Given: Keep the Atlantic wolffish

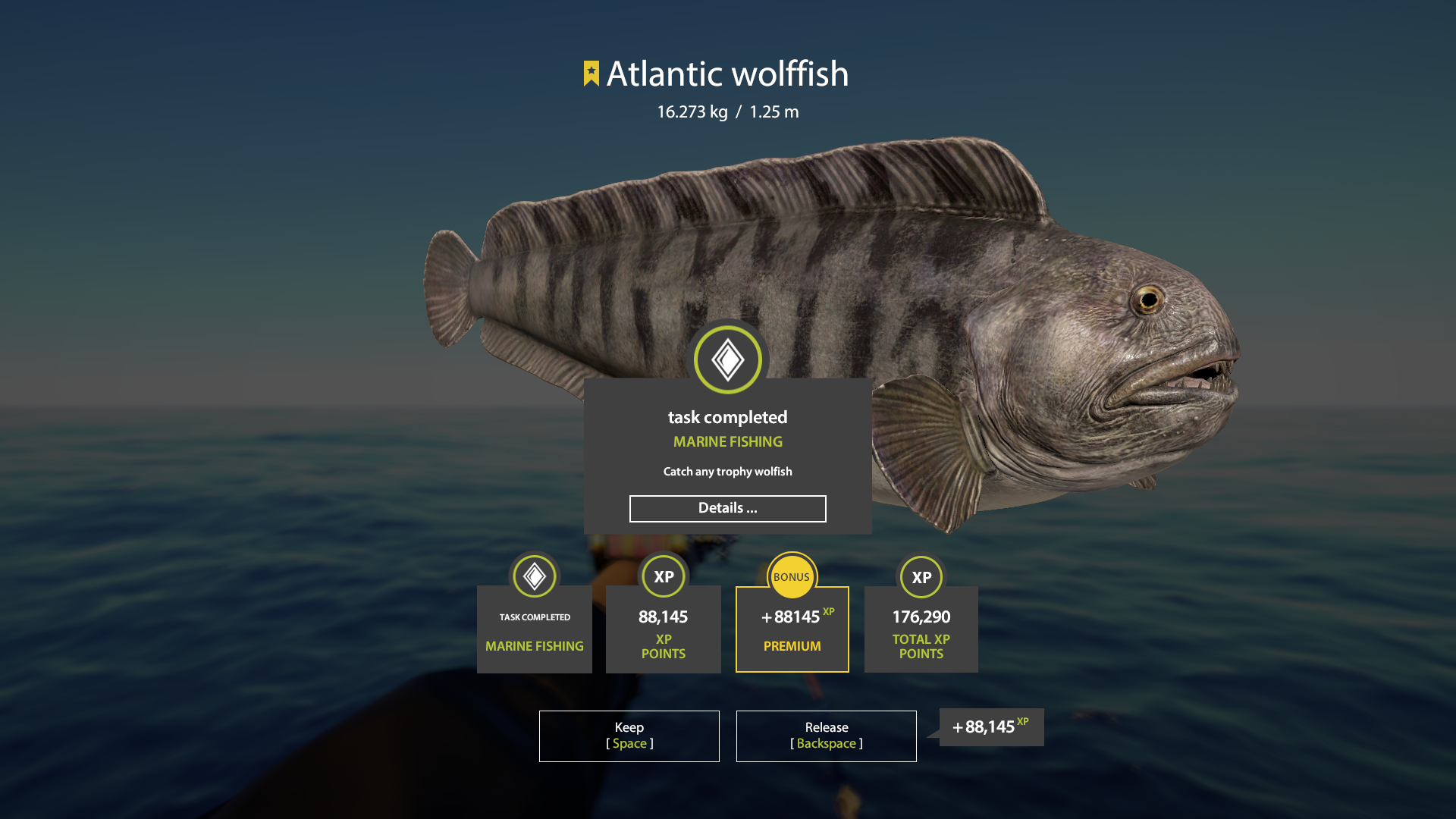Looking at the screenshot, I should tap(629, 736).
